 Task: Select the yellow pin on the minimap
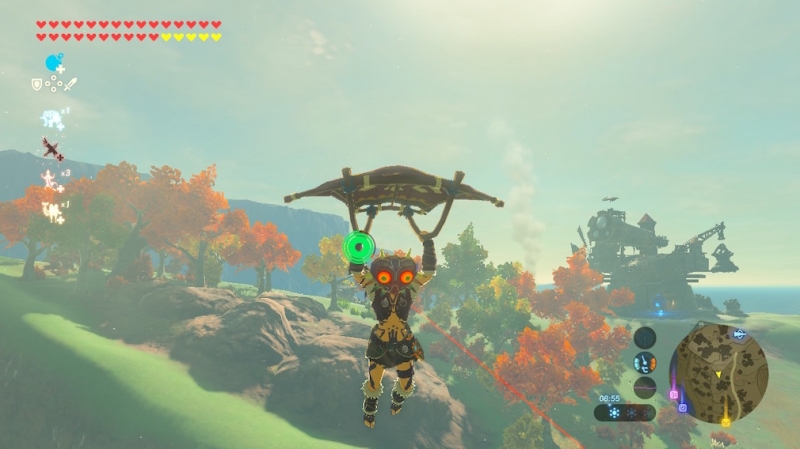point(726,423)
